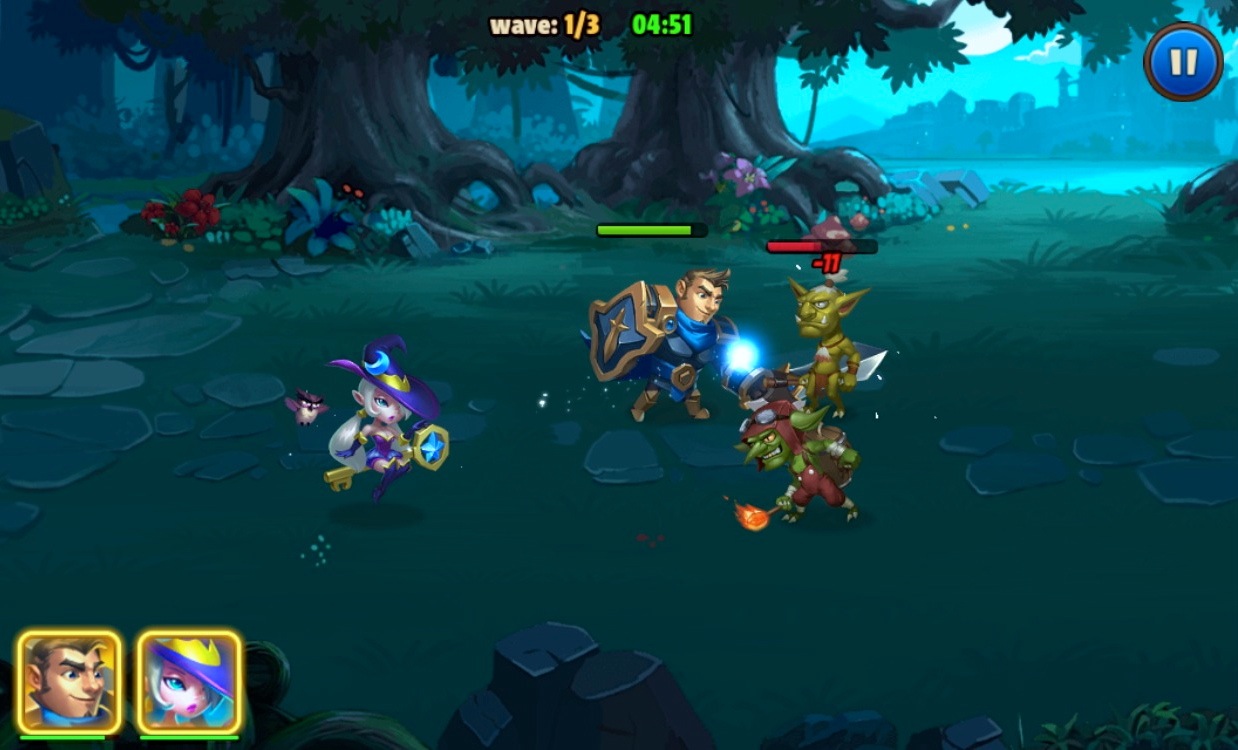The width and height of the screenshot is (1238, 750).
Task: Trigger the witch hero portrait skill
Action: pyautogui.click(x=189, y=682)
